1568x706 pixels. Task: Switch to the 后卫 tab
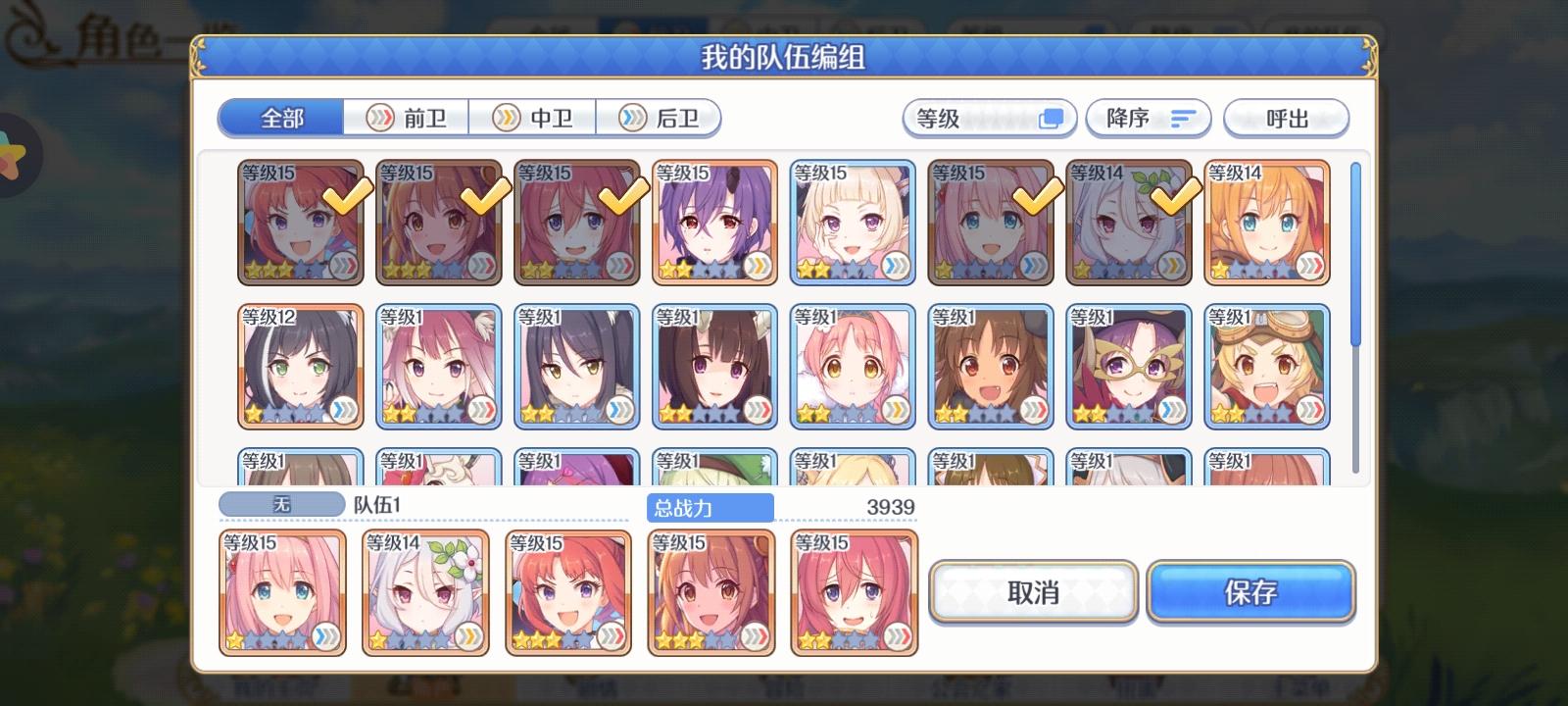click(661, 117)
